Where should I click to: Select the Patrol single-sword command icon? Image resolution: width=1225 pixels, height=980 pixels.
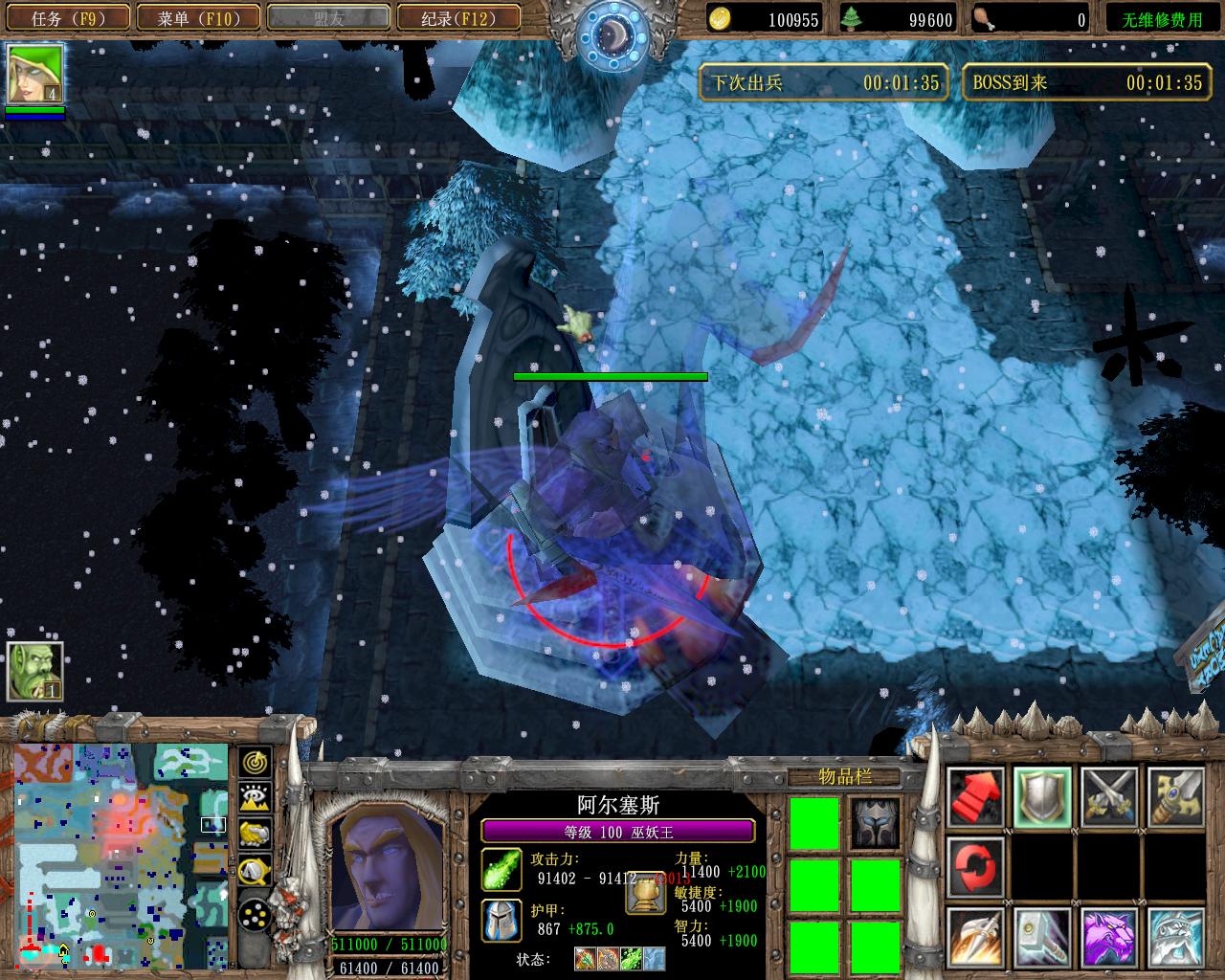(1175, 797)
